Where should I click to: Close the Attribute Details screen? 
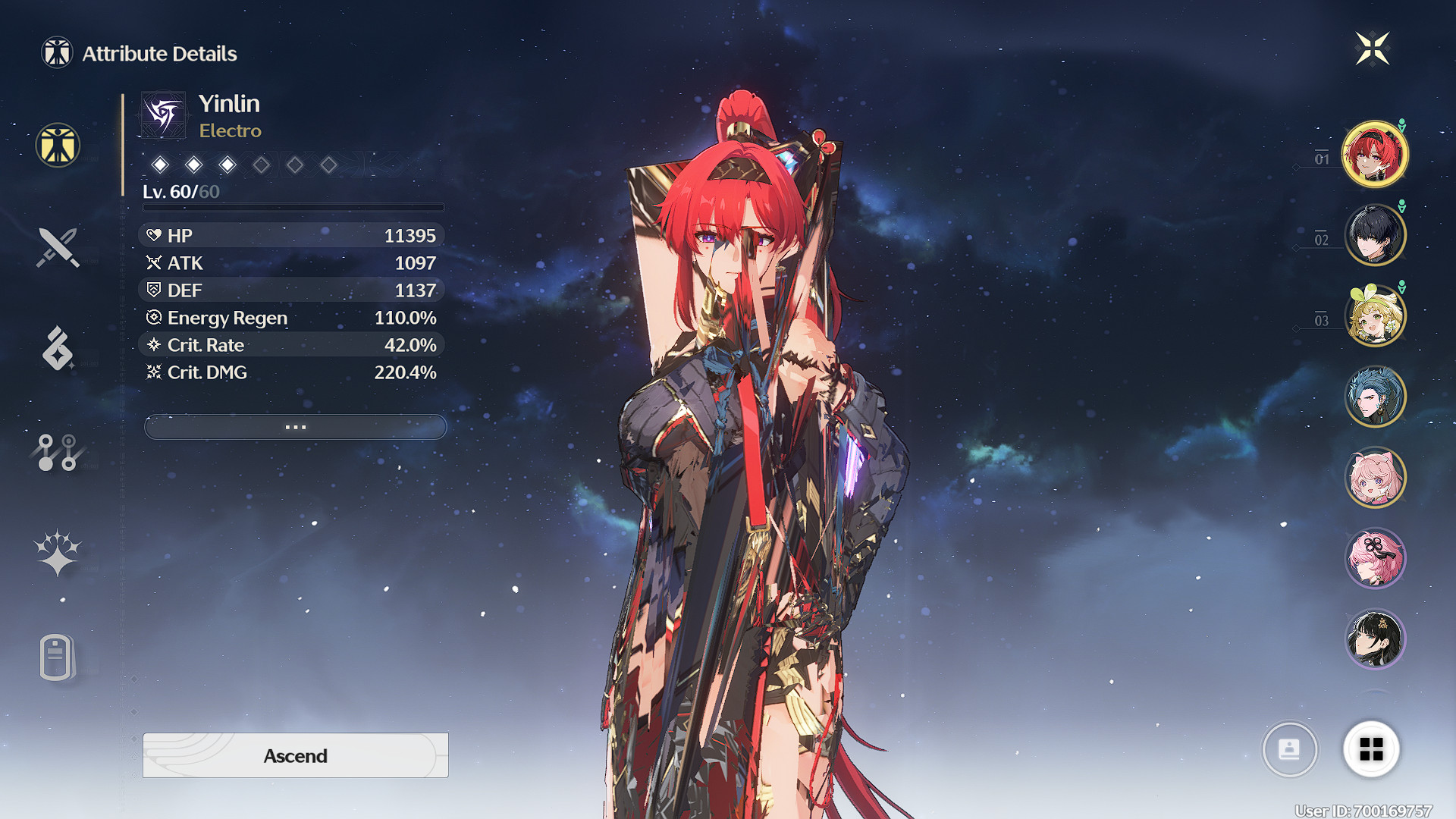[x=1372, y=49]
